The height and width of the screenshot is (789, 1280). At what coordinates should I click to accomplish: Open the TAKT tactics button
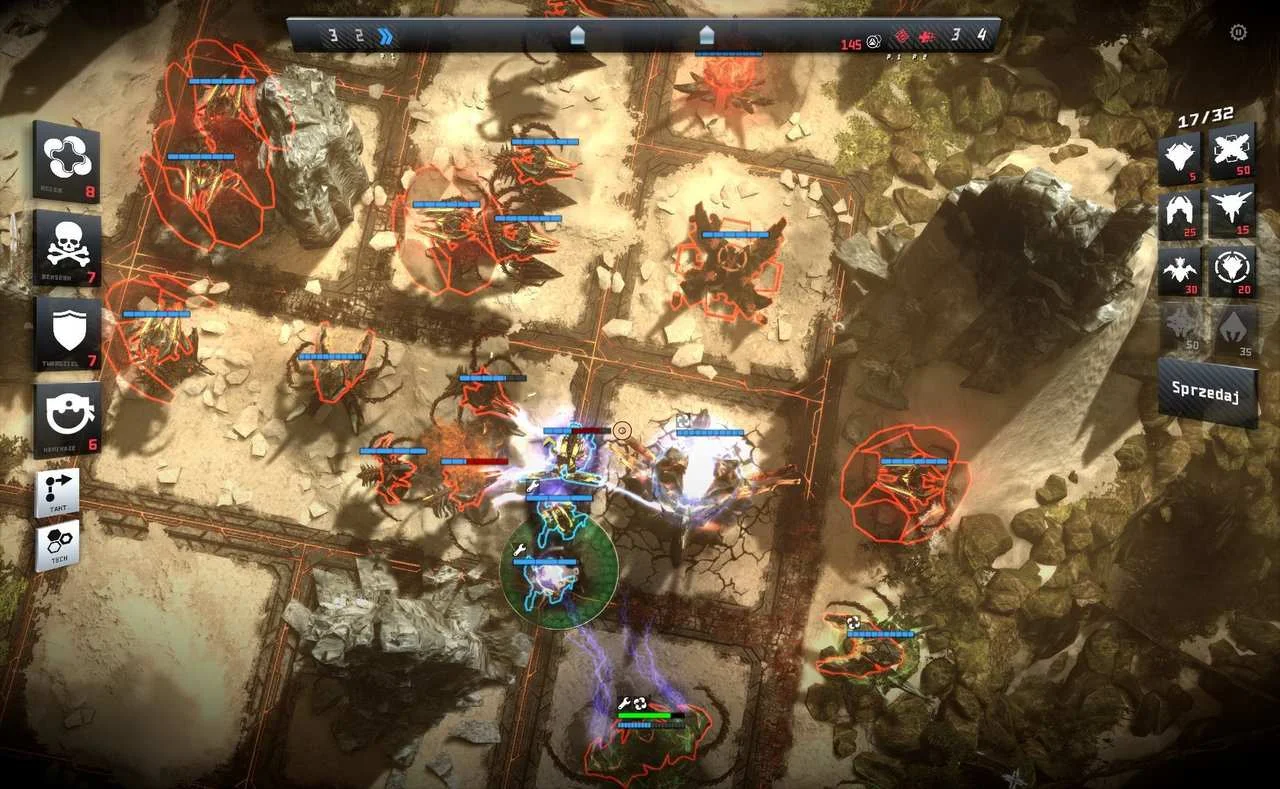click(57, 493)
